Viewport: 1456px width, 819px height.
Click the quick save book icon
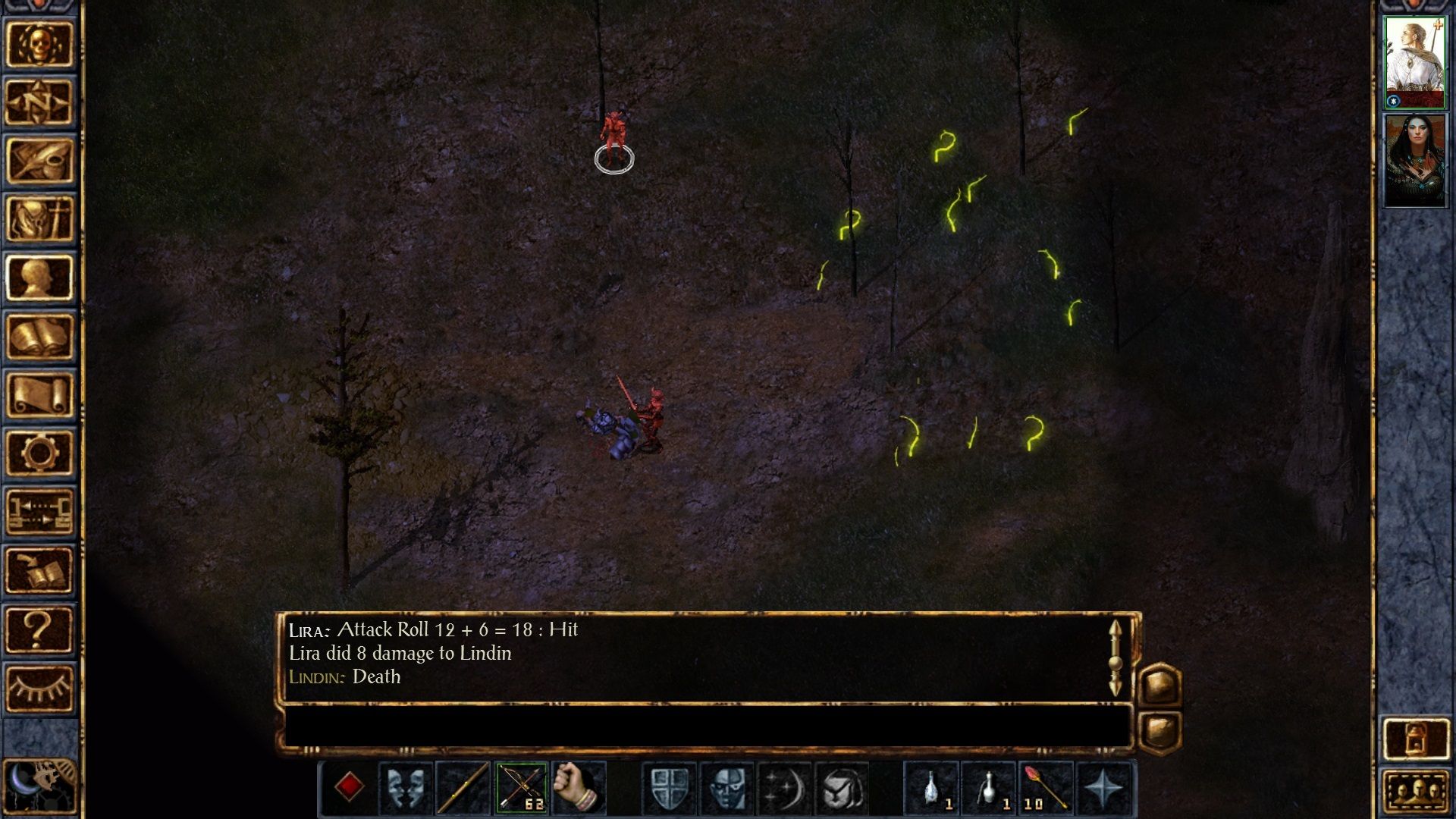tap(39, 570)
